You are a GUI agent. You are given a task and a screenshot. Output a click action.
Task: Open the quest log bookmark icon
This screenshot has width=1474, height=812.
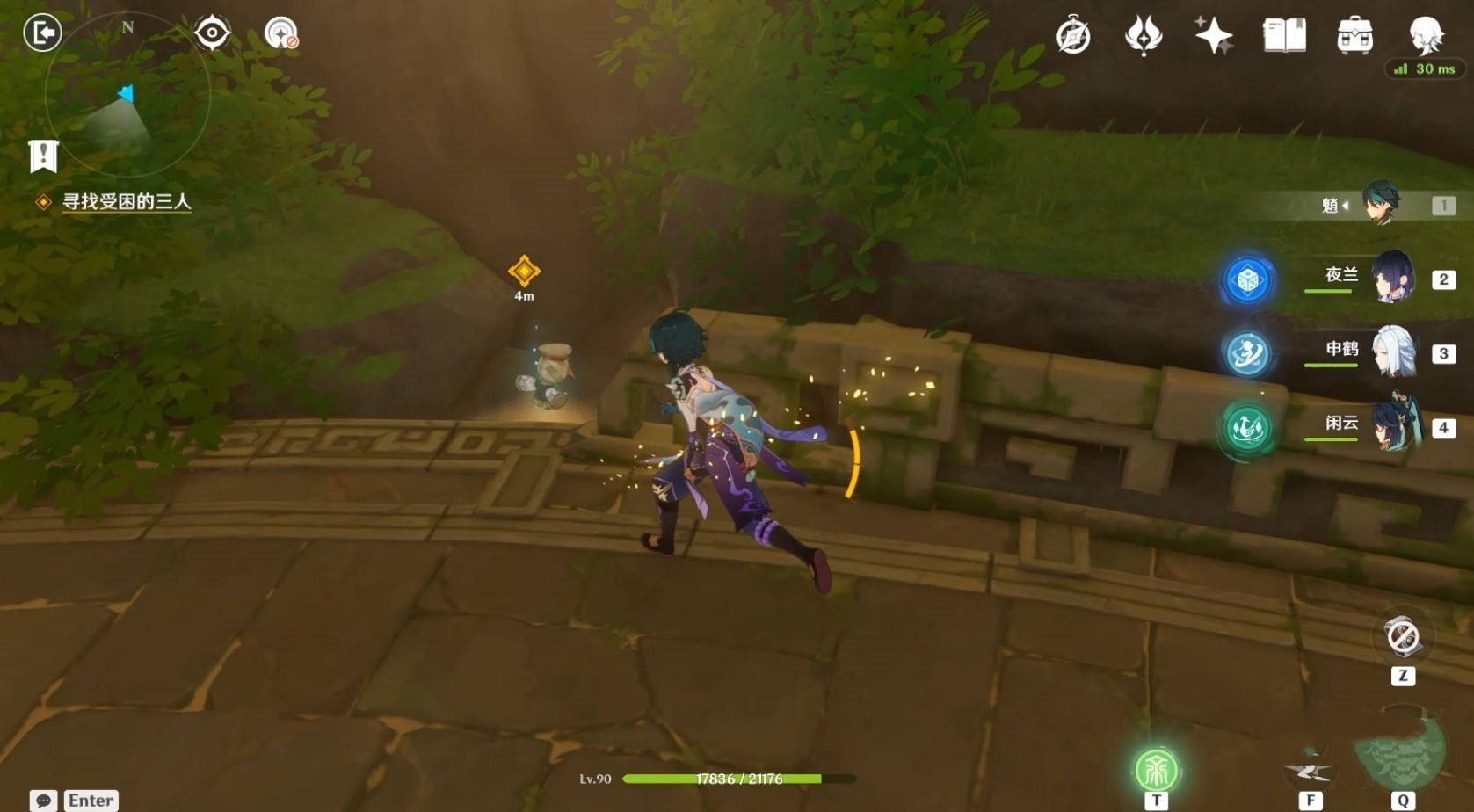[43, 156]
